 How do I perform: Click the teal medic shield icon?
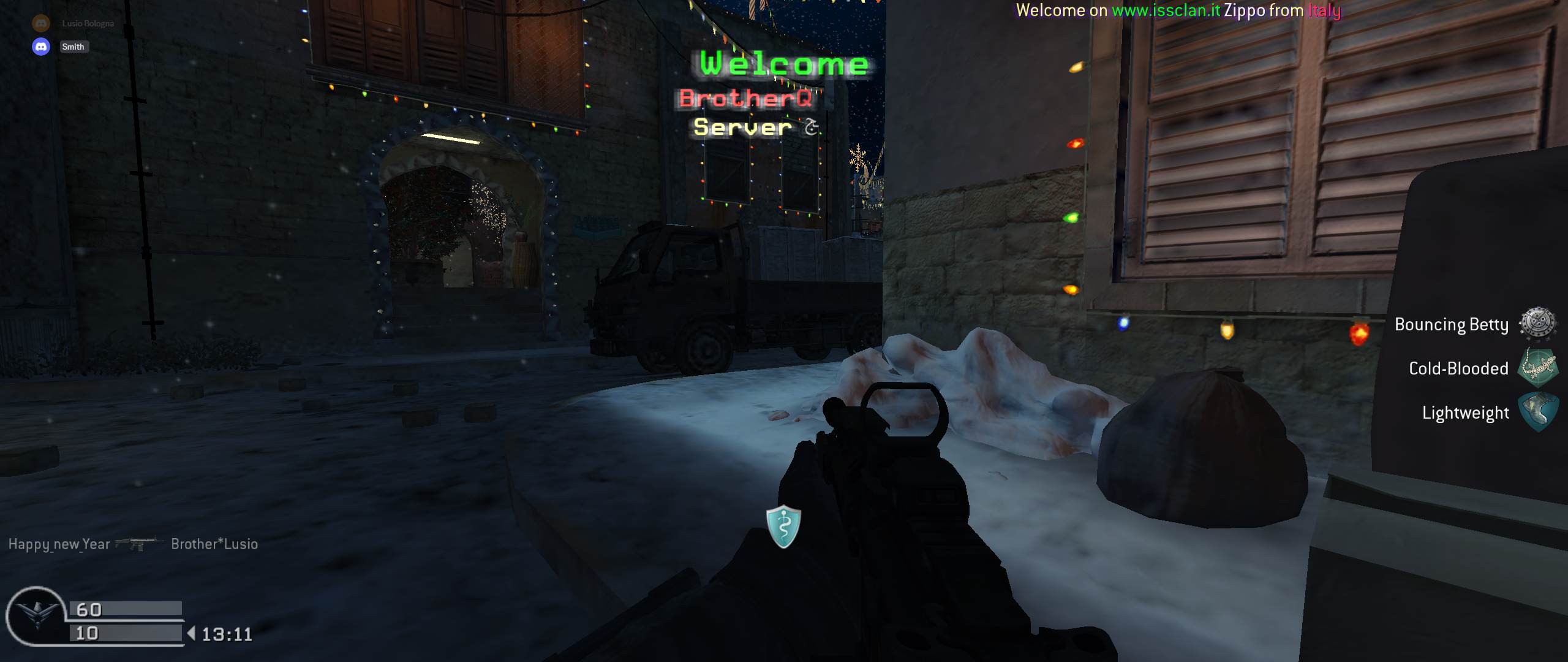point(783,526)
